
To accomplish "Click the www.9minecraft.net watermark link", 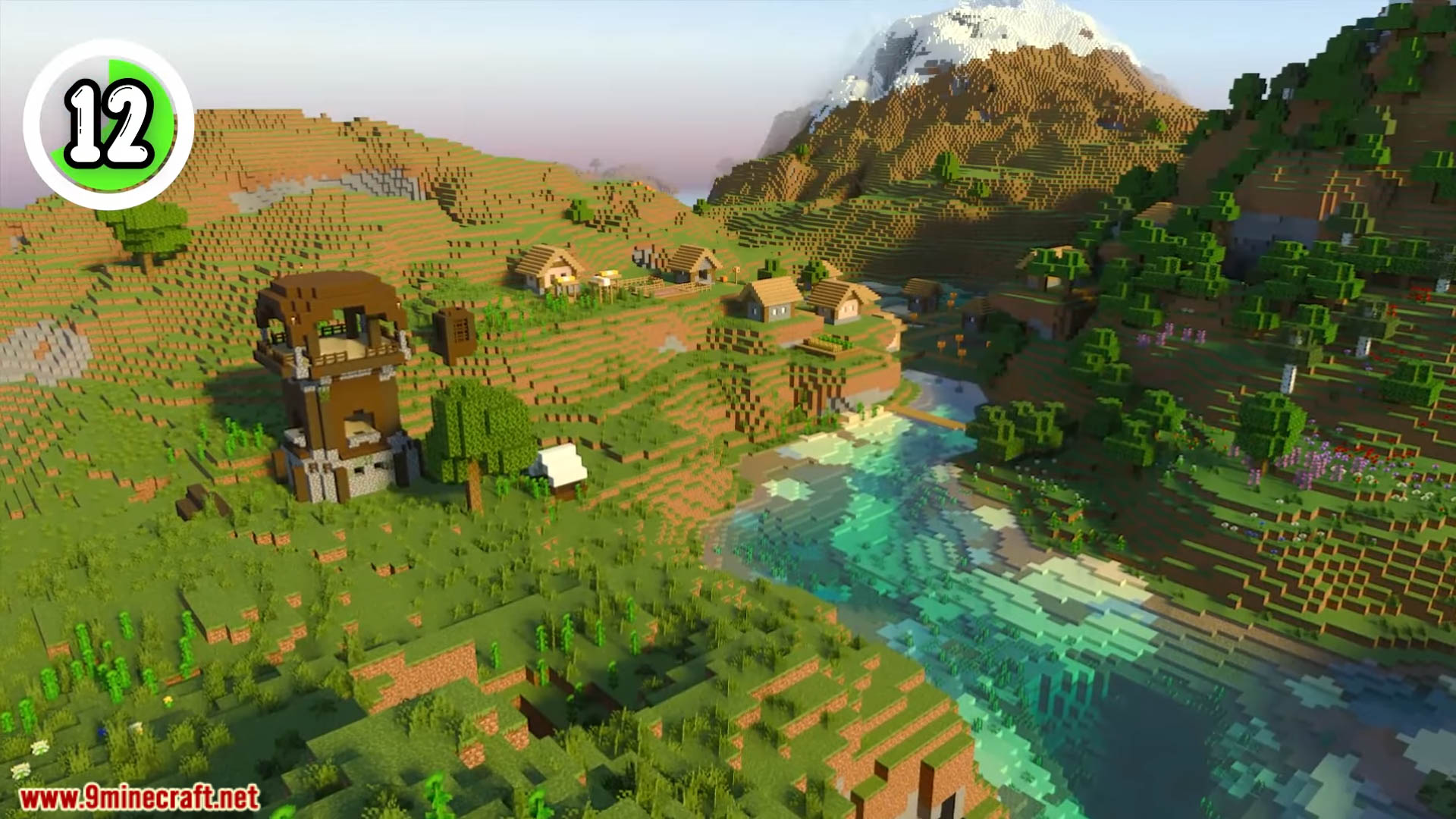I will coord(140,798).
